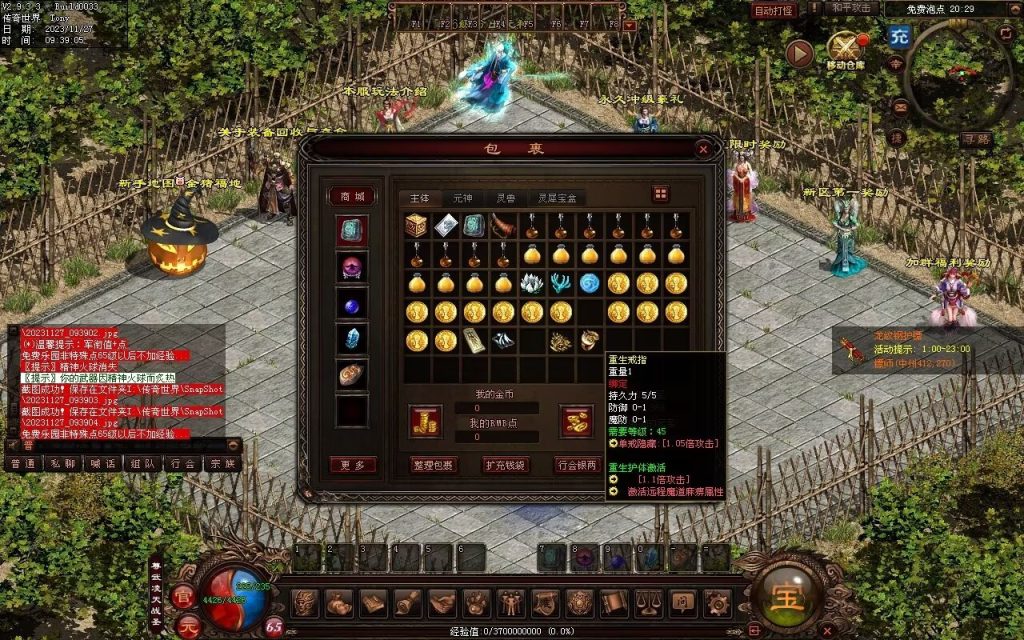Select the brown horn item in the bag
The height and width of the screenshot is (640, 1024).
503,226
